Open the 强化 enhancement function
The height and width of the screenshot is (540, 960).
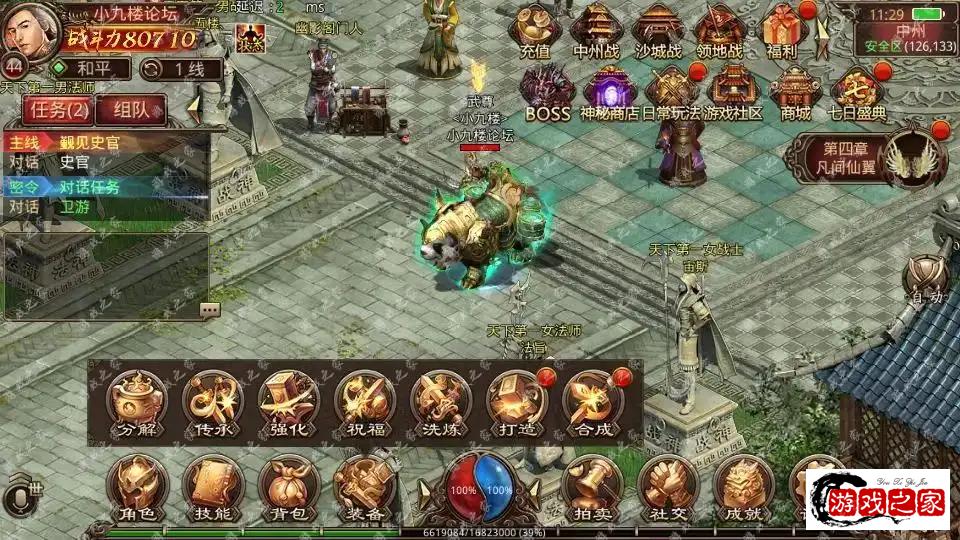tap(287, 404)
